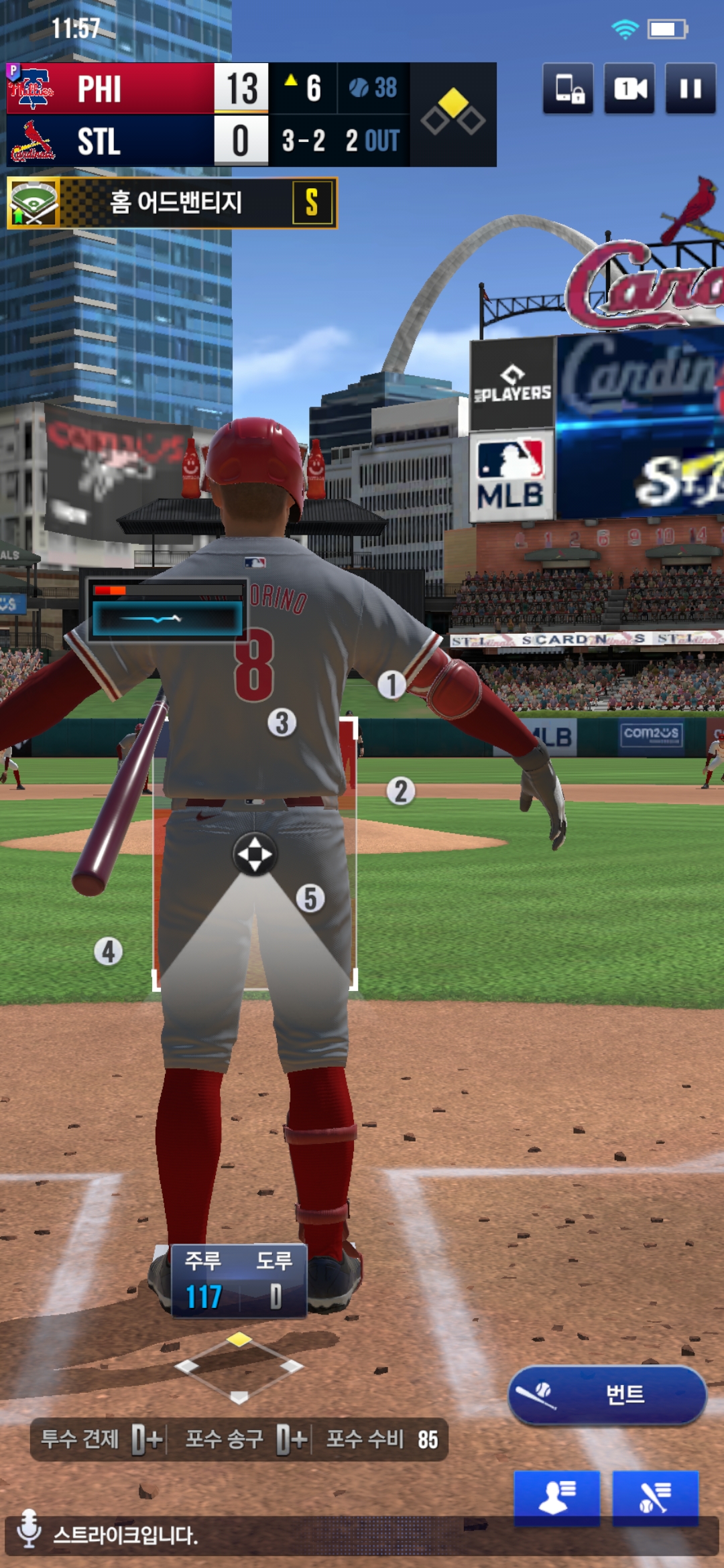Open the batter stats list button
Viewport: 724px width, 1568px height.
655,1498
